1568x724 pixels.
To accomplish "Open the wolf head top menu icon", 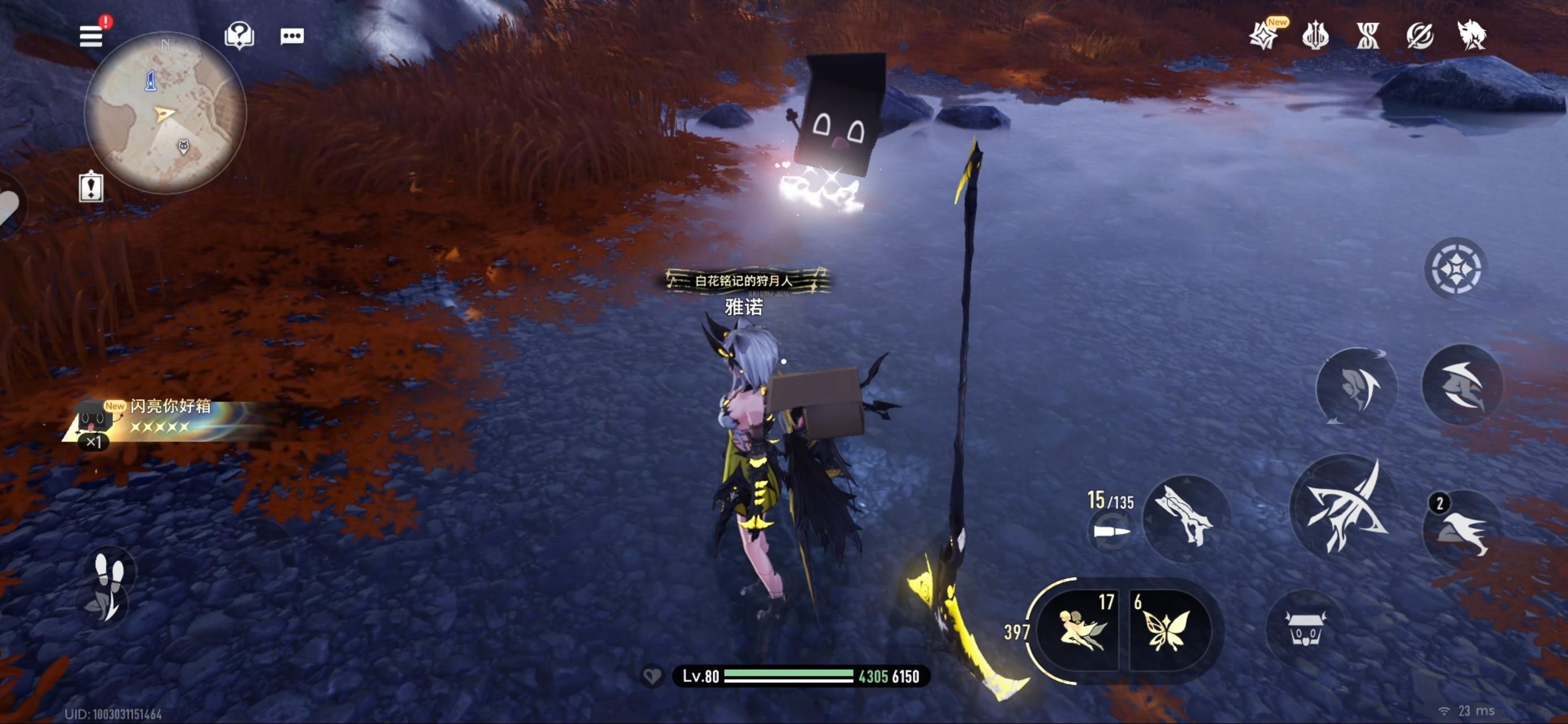I will [1472, 35].
